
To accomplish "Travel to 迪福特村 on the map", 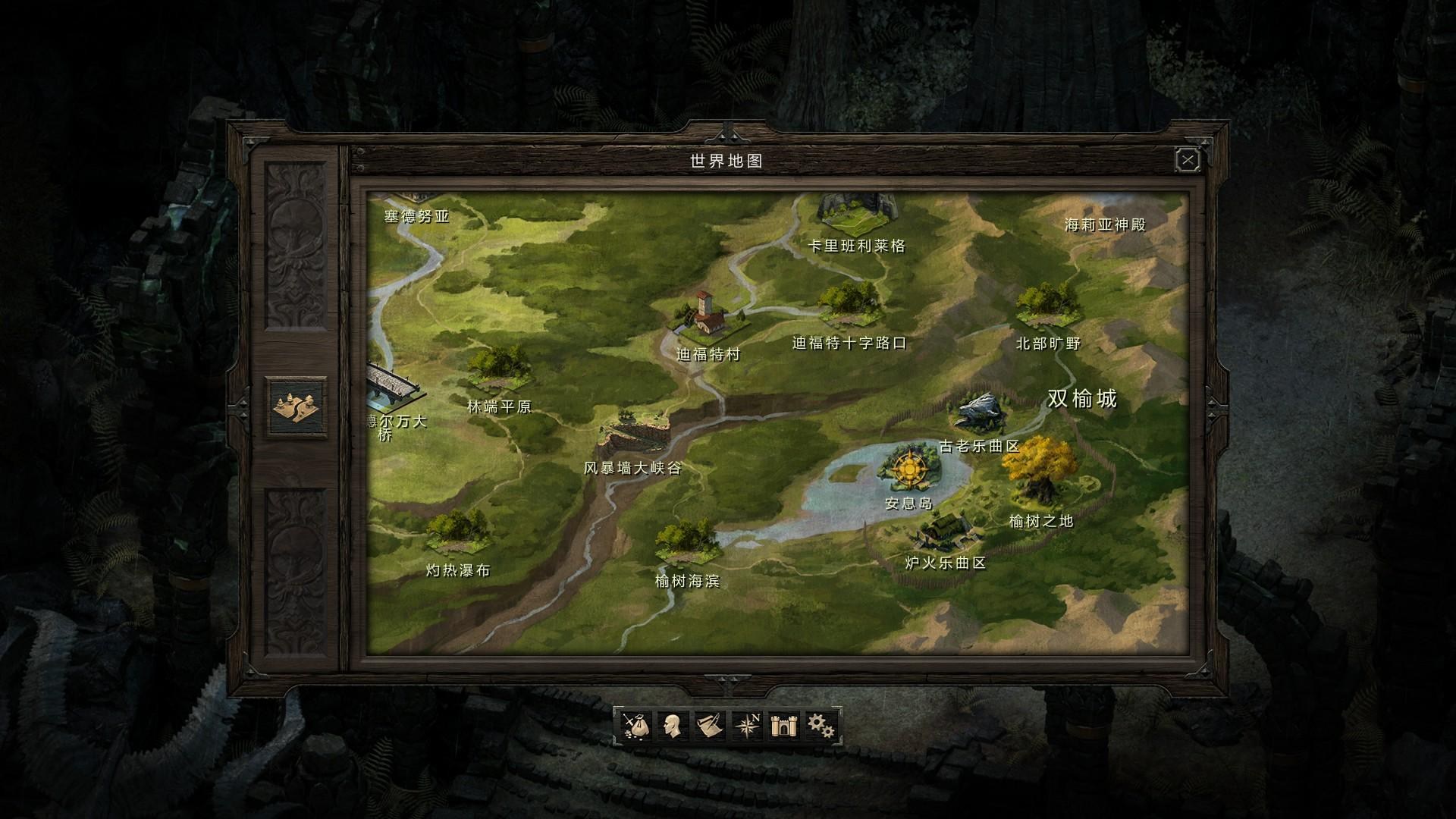I will [706, 316].
